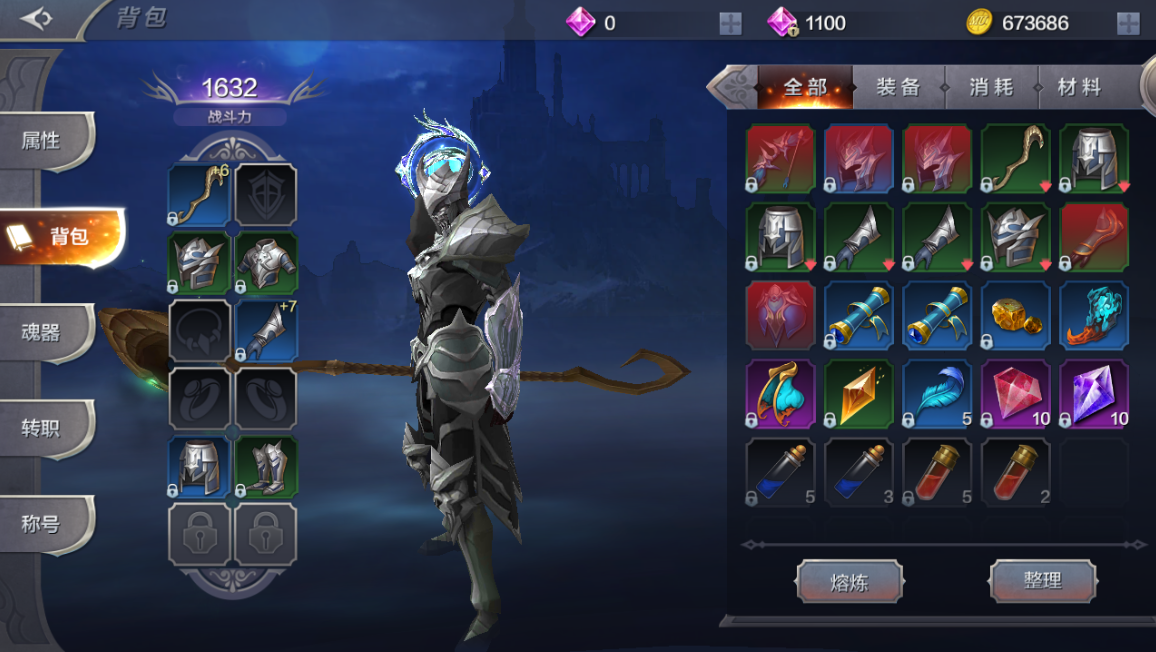Screen dimensions: 1156x652
Task: Select the red gem stack
Action: 1016,394
